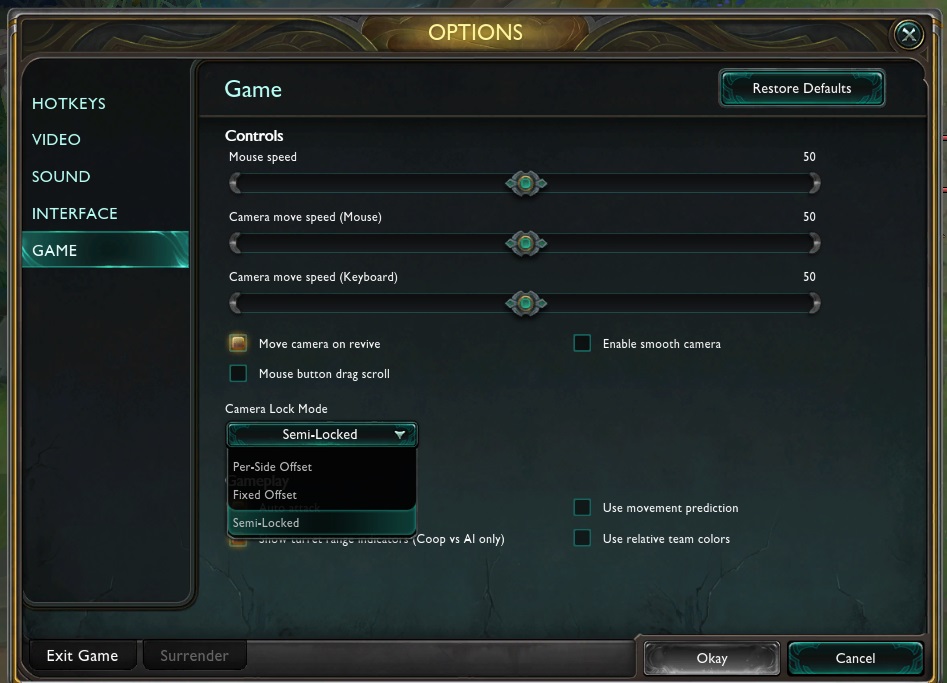Image resolution: width=947 pixels, height=683 pixels.
Task: Click the Game tab in the sidebar
Action: tap(55, 251)
